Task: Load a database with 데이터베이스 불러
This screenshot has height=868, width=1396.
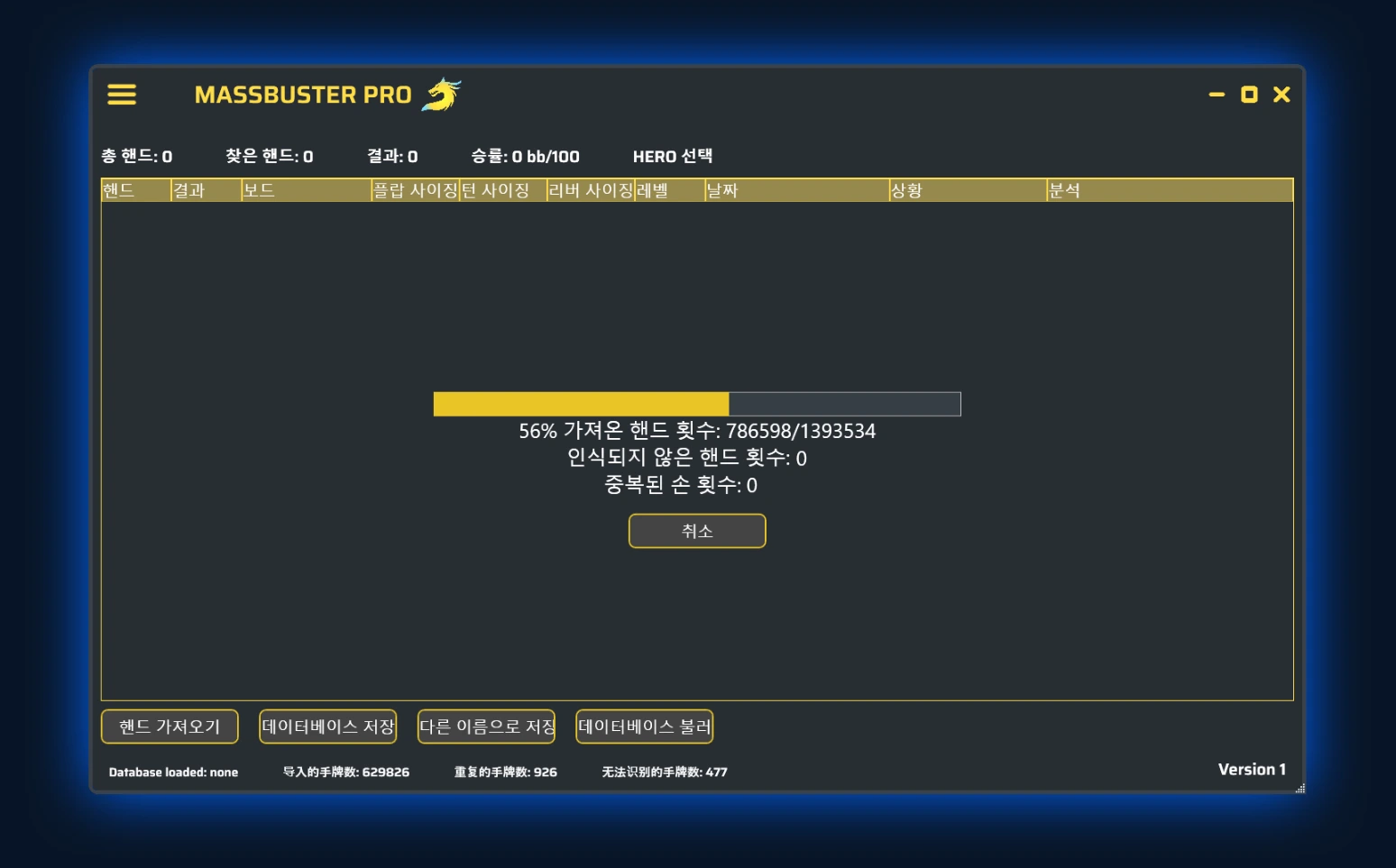Action: [645, 726]
